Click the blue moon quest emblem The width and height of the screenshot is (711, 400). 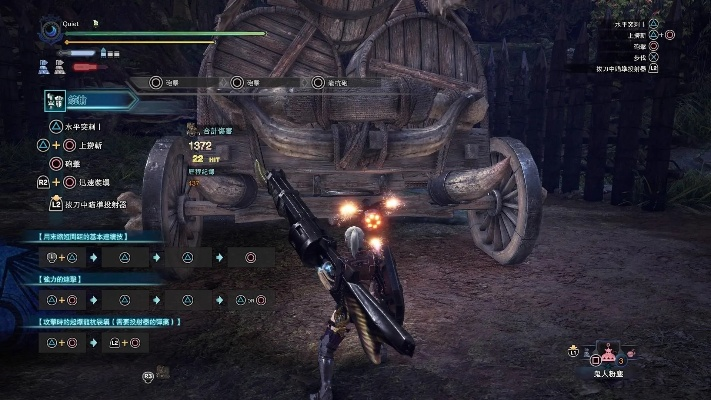tap(51, 29)
